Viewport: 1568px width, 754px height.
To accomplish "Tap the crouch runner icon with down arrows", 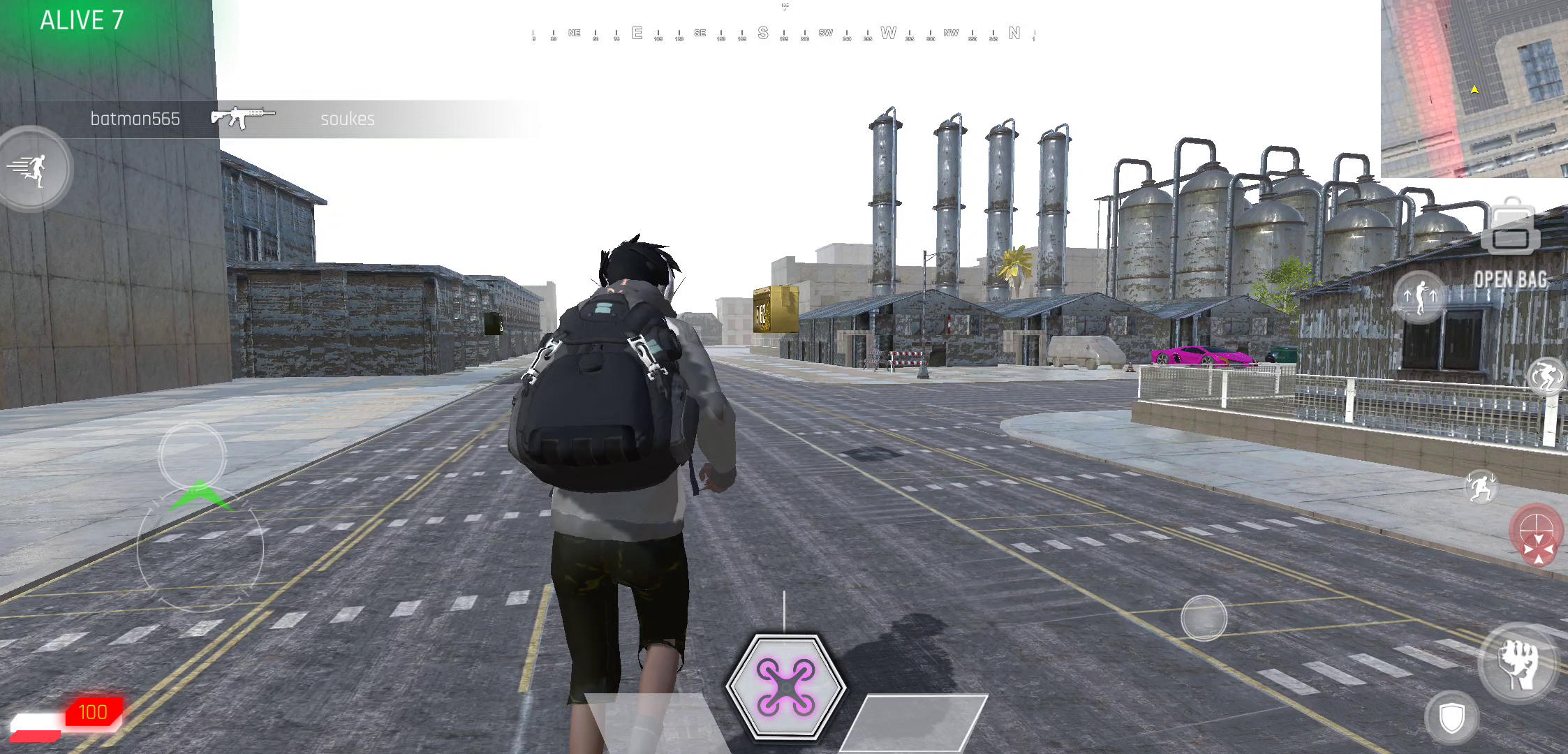I will 1481,487.
